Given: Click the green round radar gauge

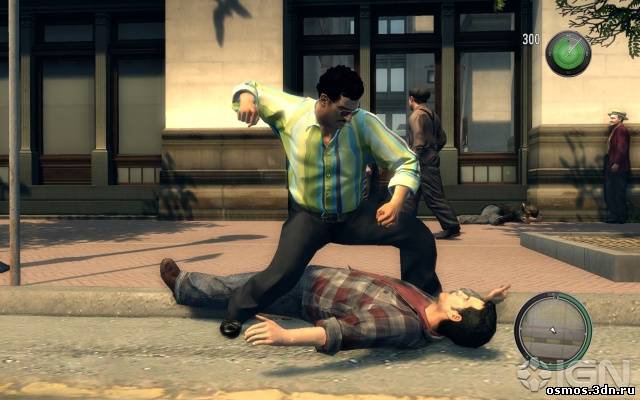Looking at the screenshot, I should [x=568, y=53].
